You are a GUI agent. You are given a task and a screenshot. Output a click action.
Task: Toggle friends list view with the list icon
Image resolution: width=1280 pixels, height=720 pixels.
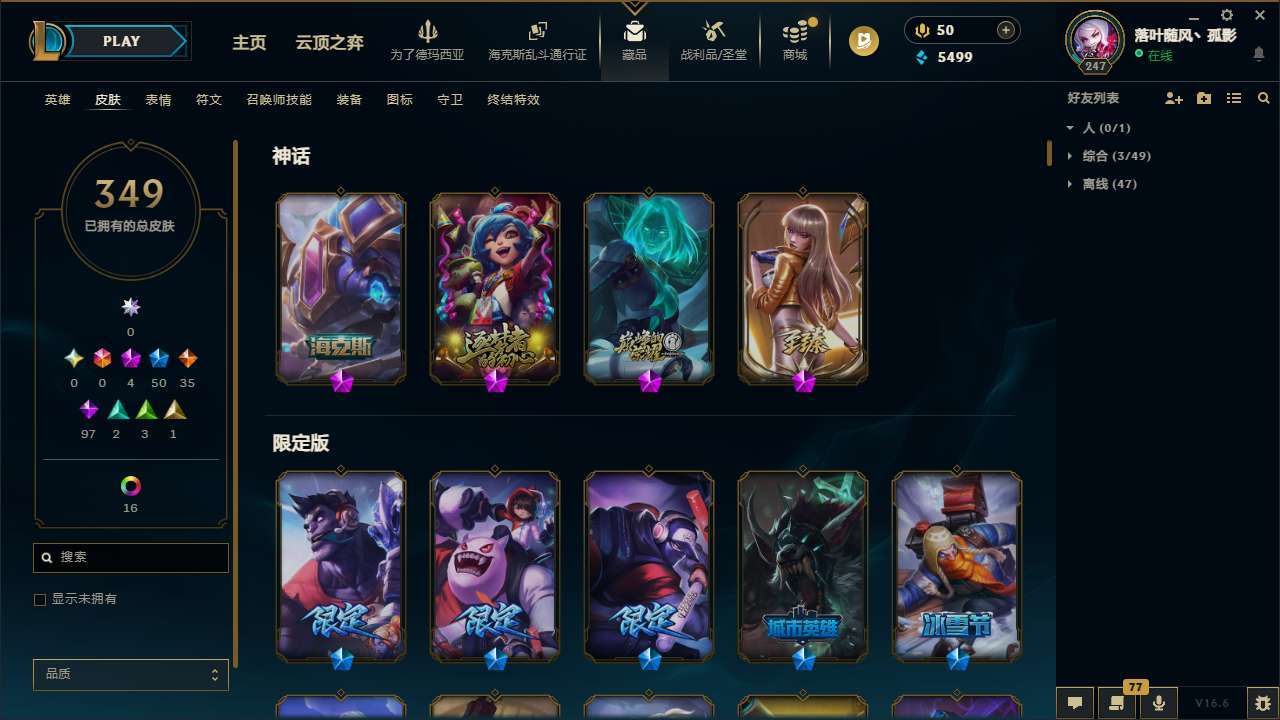(x=1234, y=98)
